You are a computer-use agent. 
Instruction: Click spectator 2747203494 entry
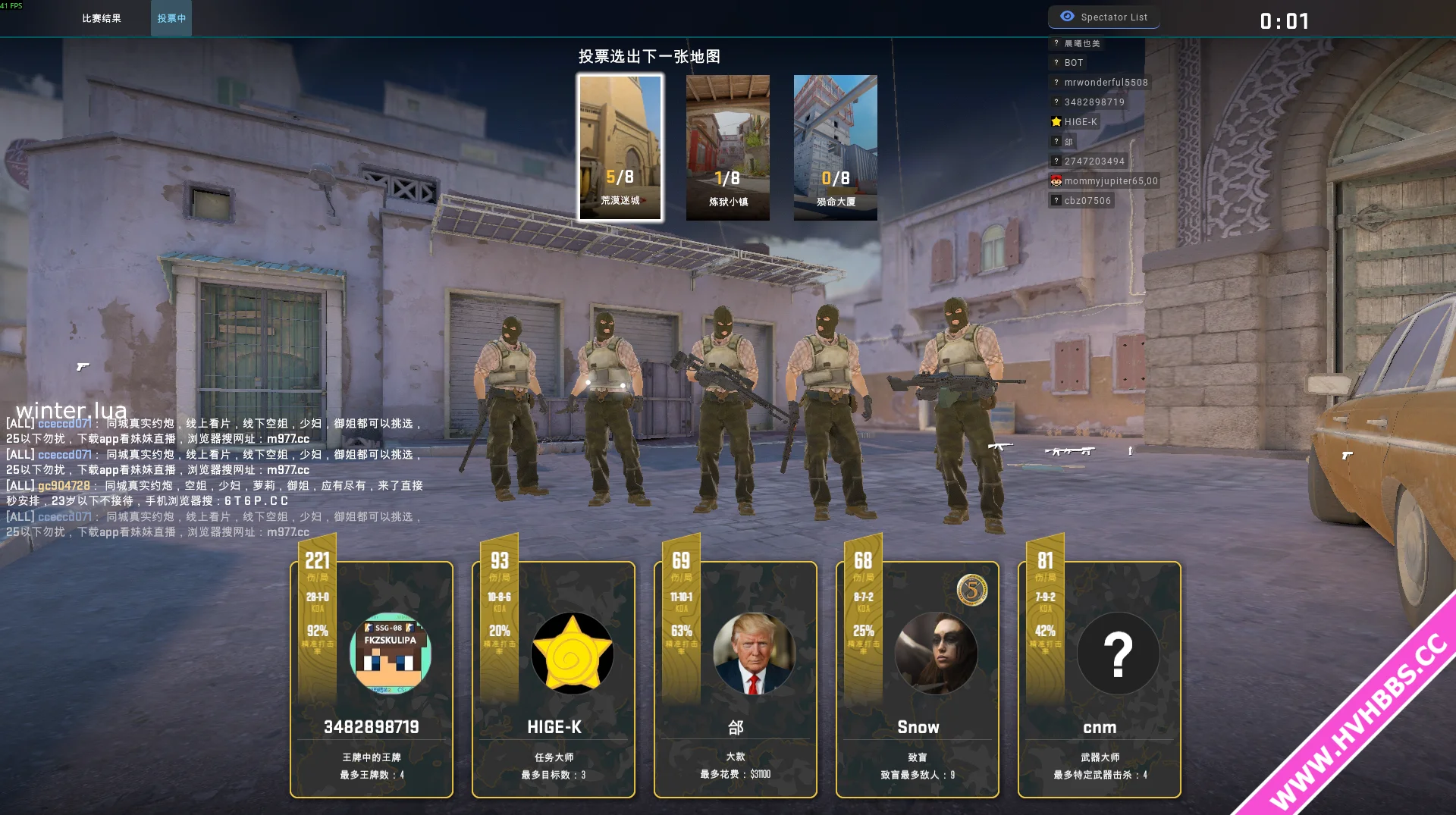1094,161
